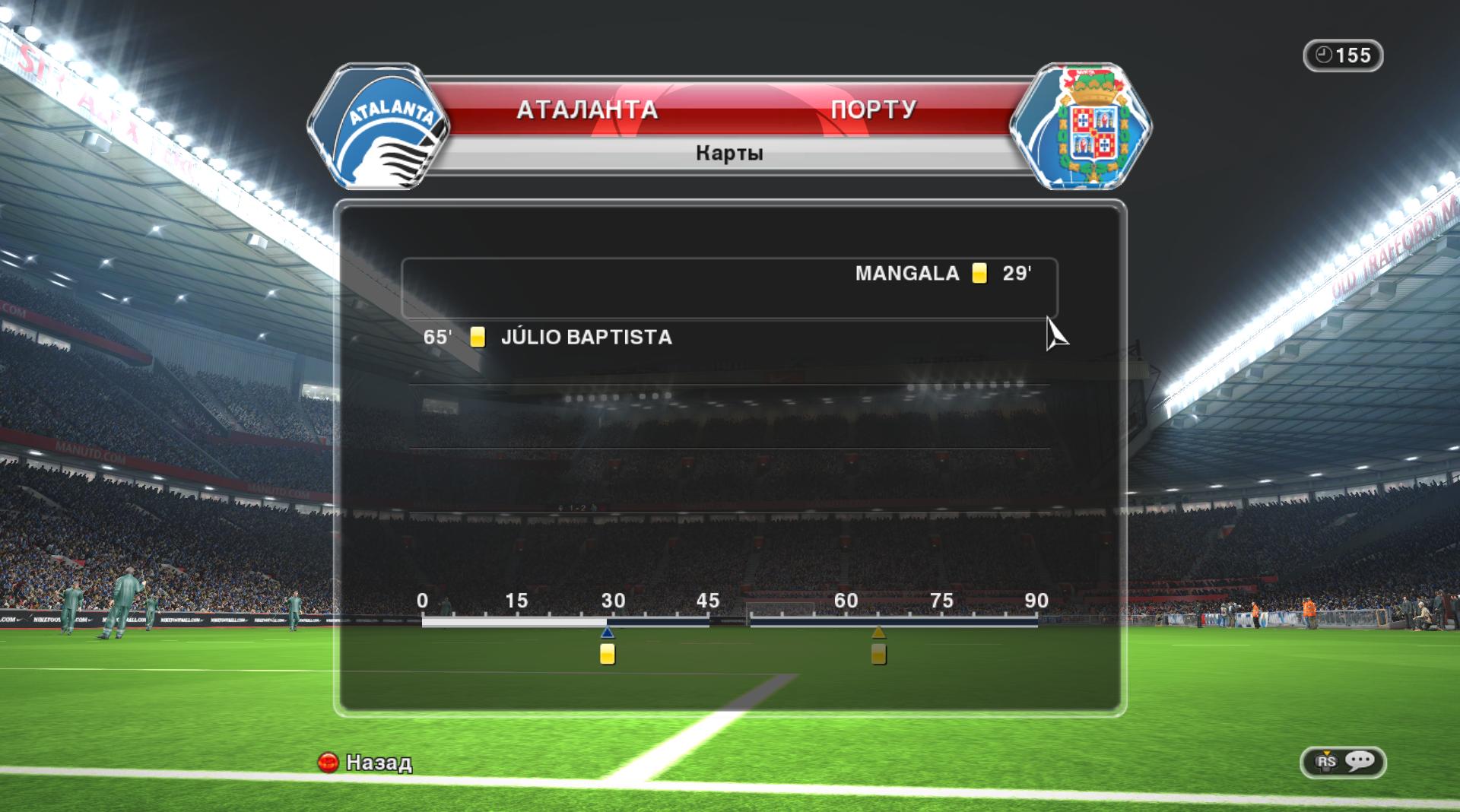Click the 29th-minute yellow card timeline marker
This screenshot has width=1460, height=812.
point(607,654)
